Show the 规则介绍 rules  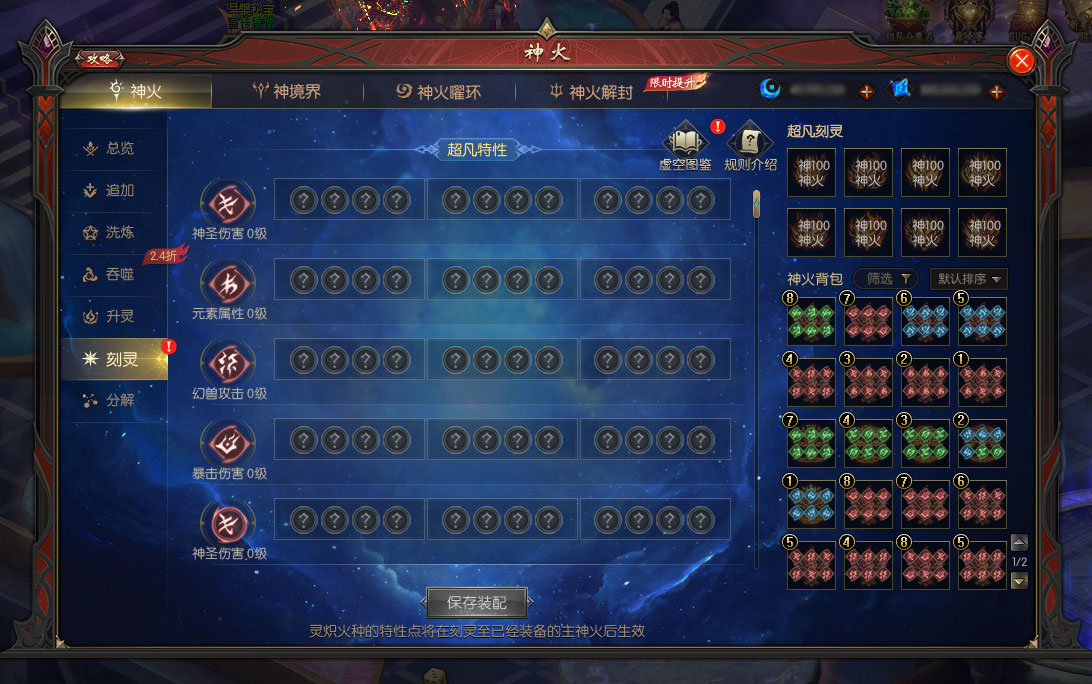[750, 142]
